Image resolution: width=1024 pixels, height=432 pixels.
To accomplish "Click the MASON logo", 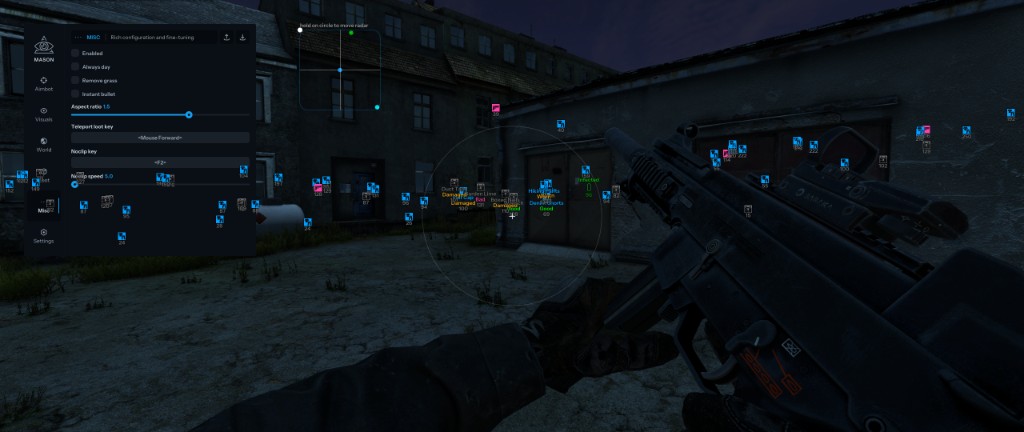I will click(x=43, y=47).
